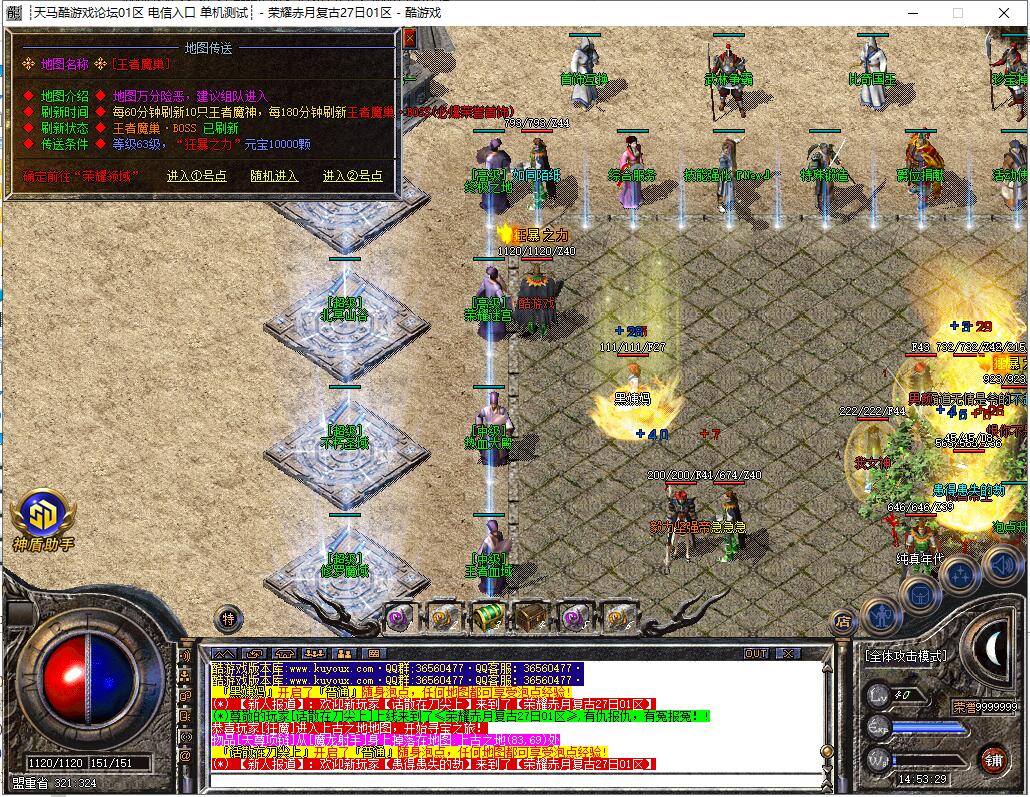This screenshot has height=797, width=1030.
Task: Choose the 进入①号点 teleport link
Action: click(197, 176)
